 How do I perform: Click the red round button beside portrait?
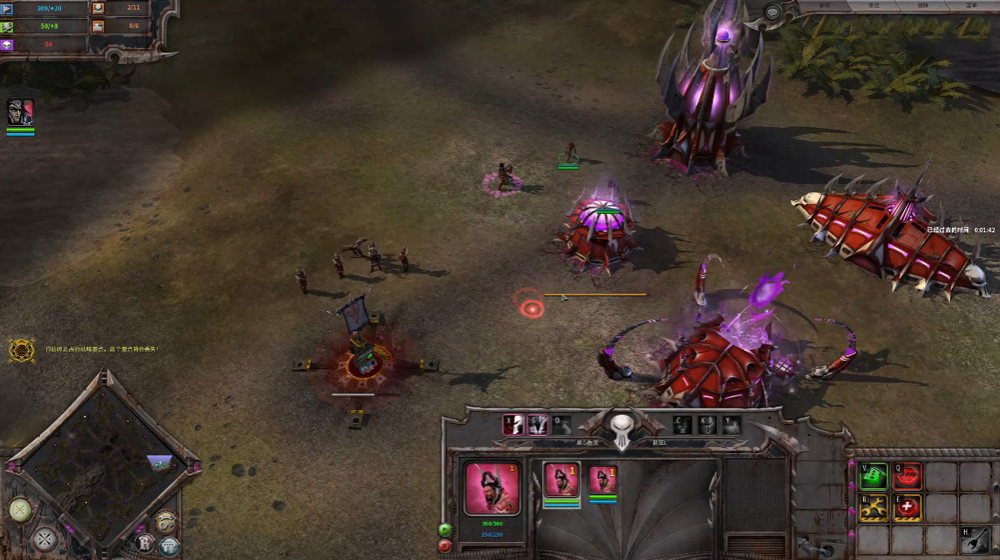click(x=445, y=546)
